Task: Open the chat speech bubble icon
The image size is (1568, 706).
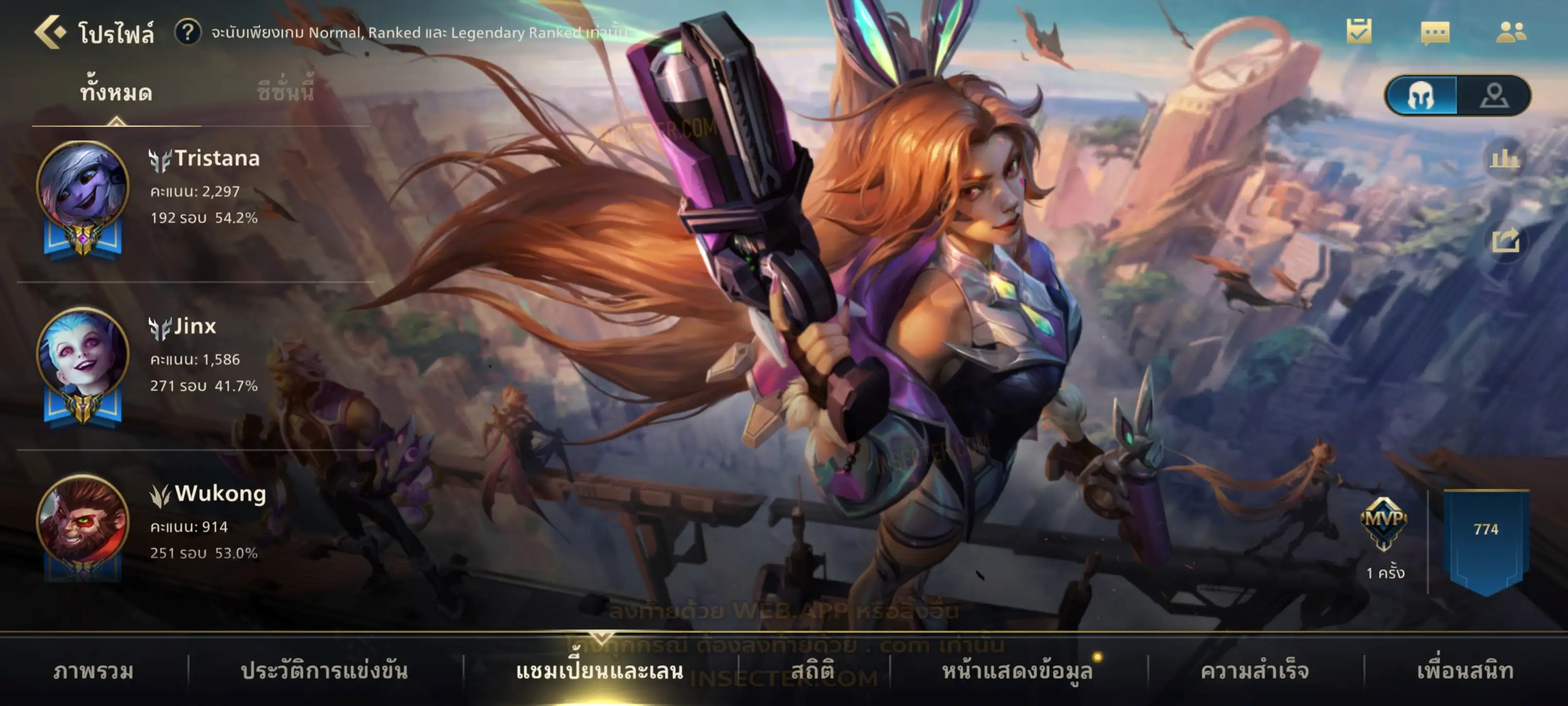Action: point(1435,32)
